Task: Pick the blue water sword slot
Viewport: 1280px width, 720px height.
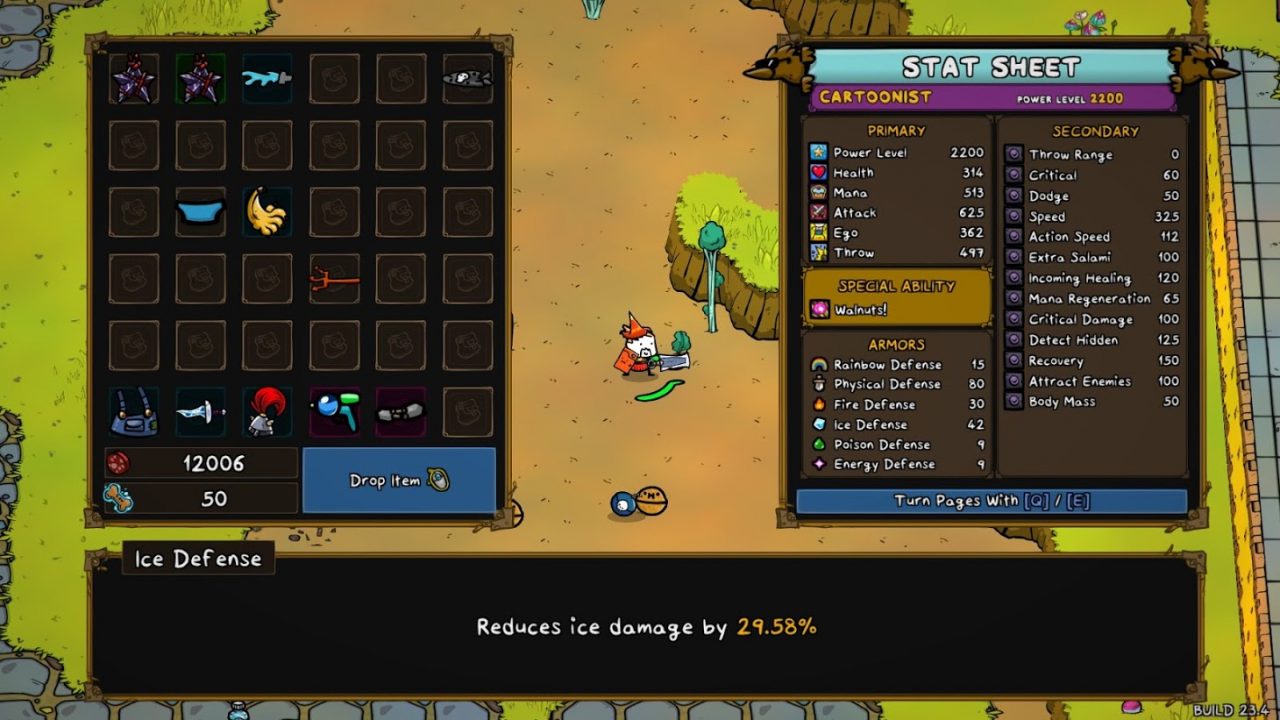Action: [x=267, y=79]
